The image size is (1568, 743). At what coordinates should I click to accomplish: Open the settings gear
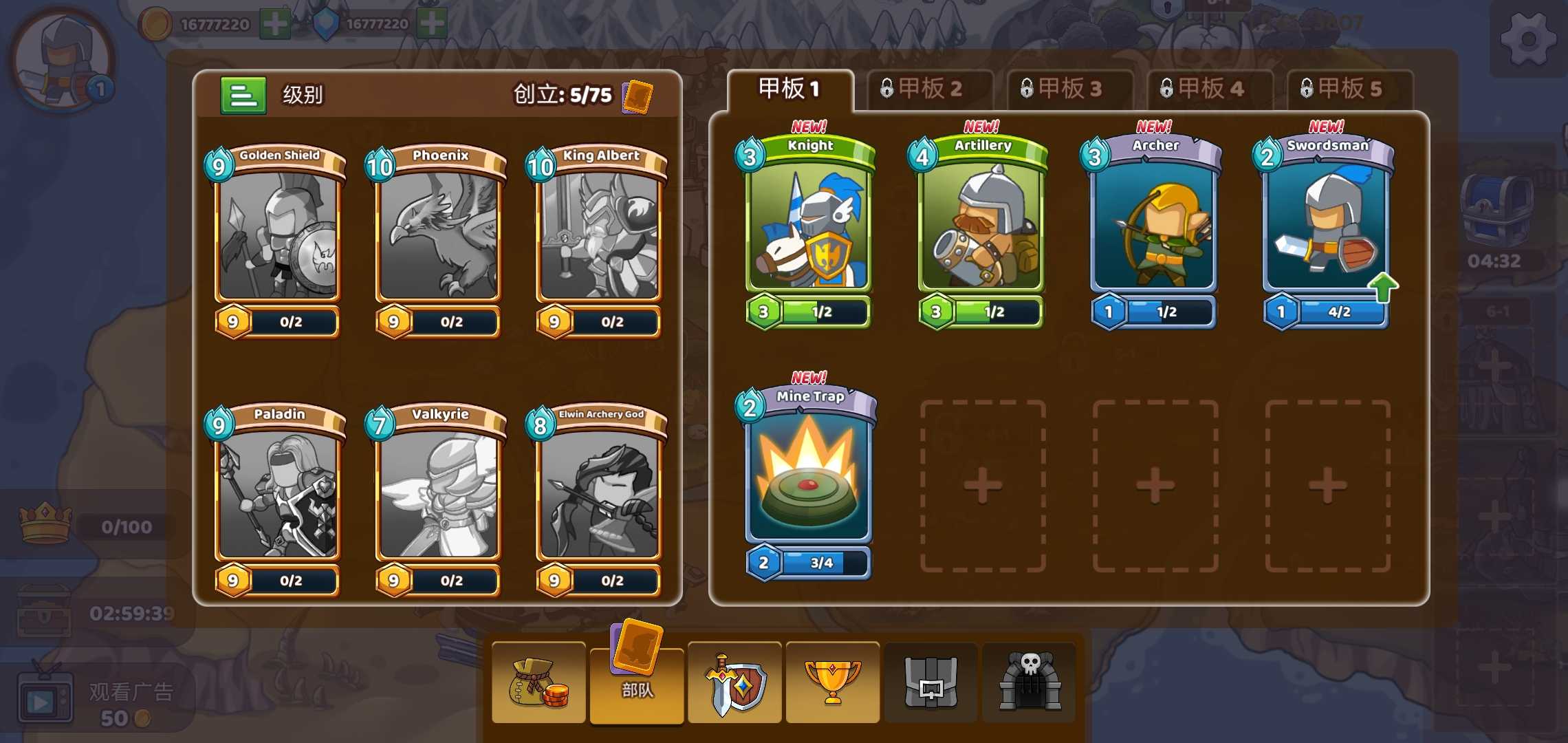(1528, 39)
